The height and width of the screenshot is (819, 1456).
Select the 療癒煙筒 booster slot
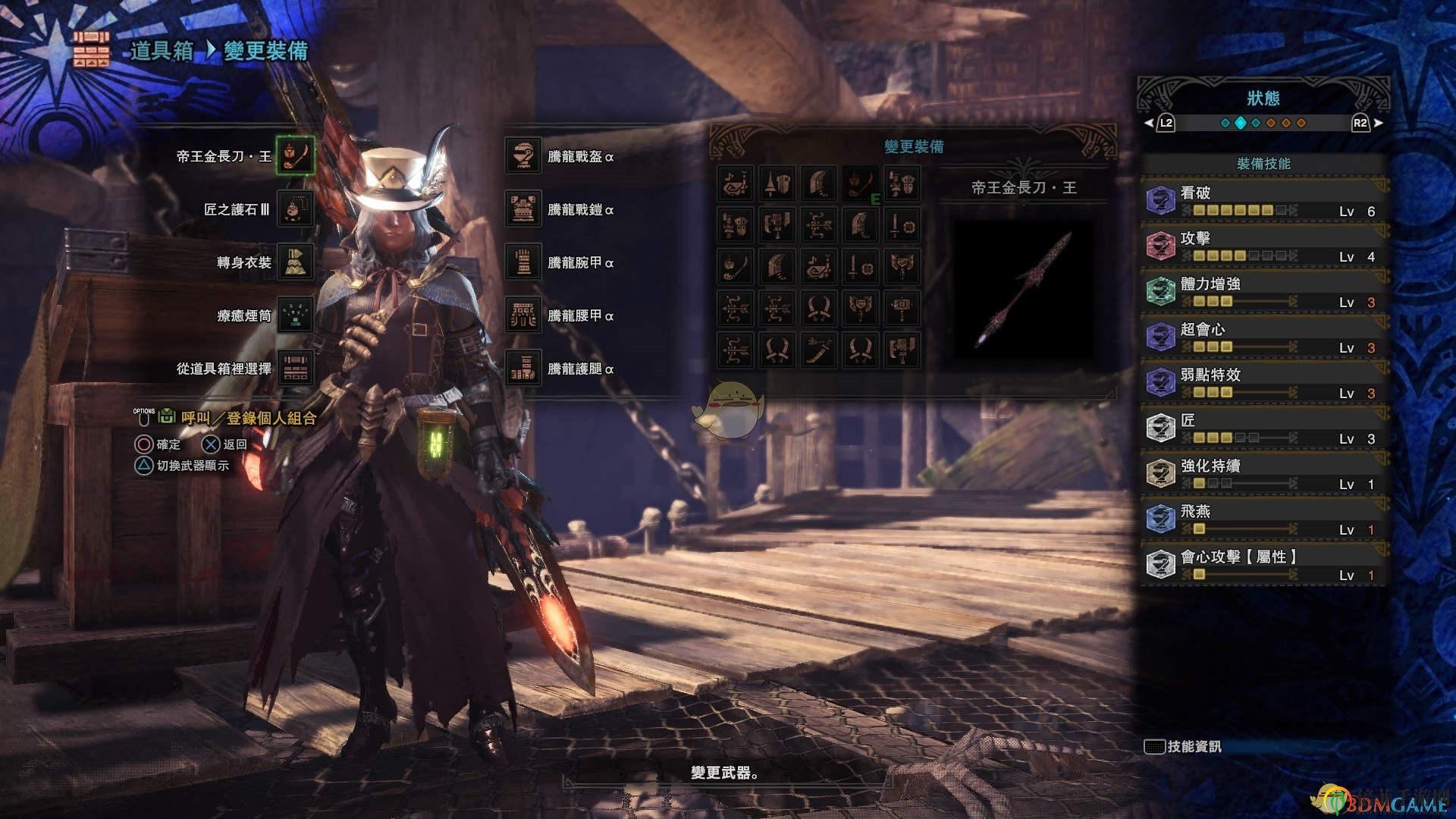click(x=295, y=315)
